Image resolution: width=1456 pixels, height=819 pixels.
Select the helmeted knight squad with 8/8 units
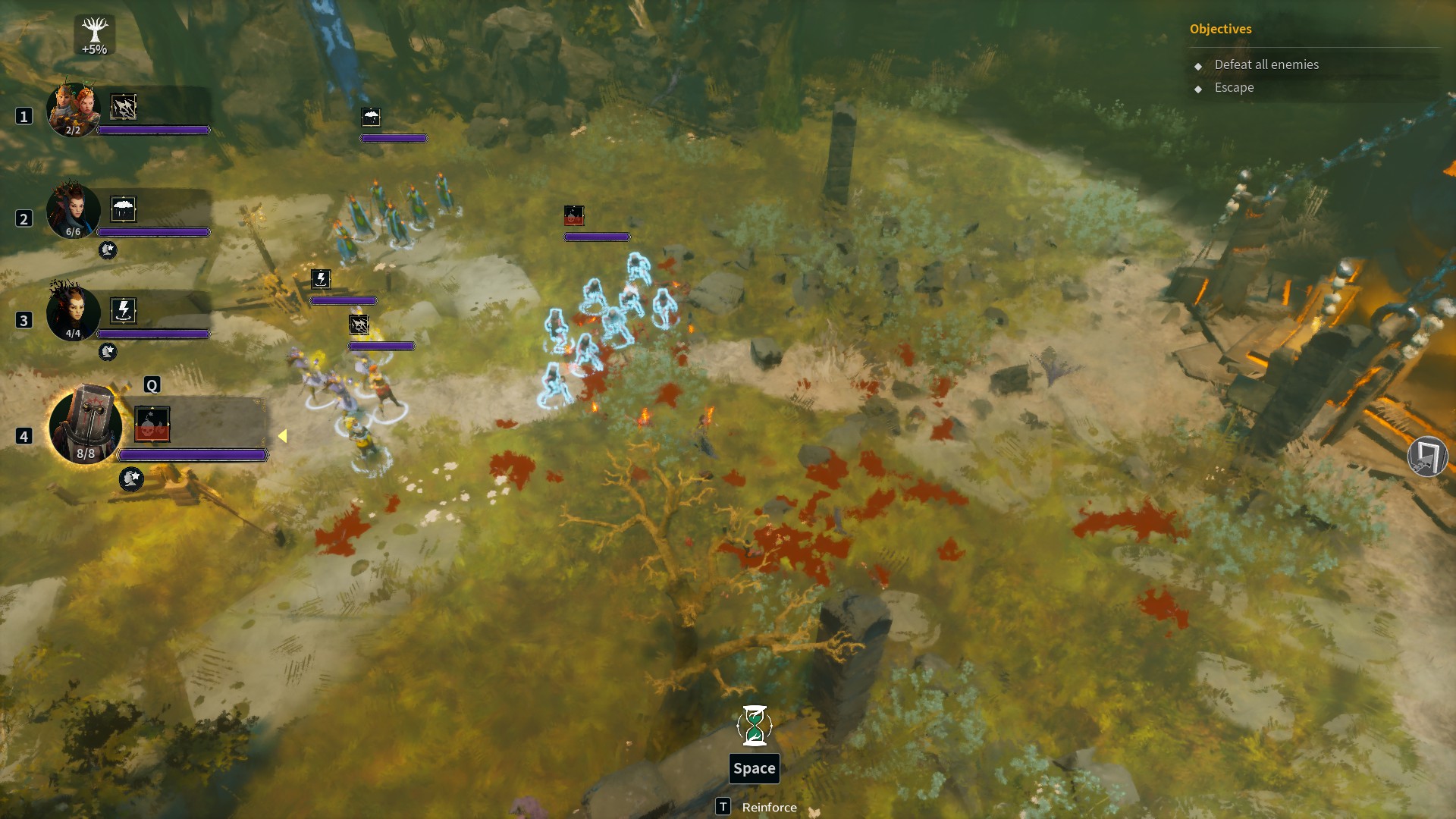85,425
